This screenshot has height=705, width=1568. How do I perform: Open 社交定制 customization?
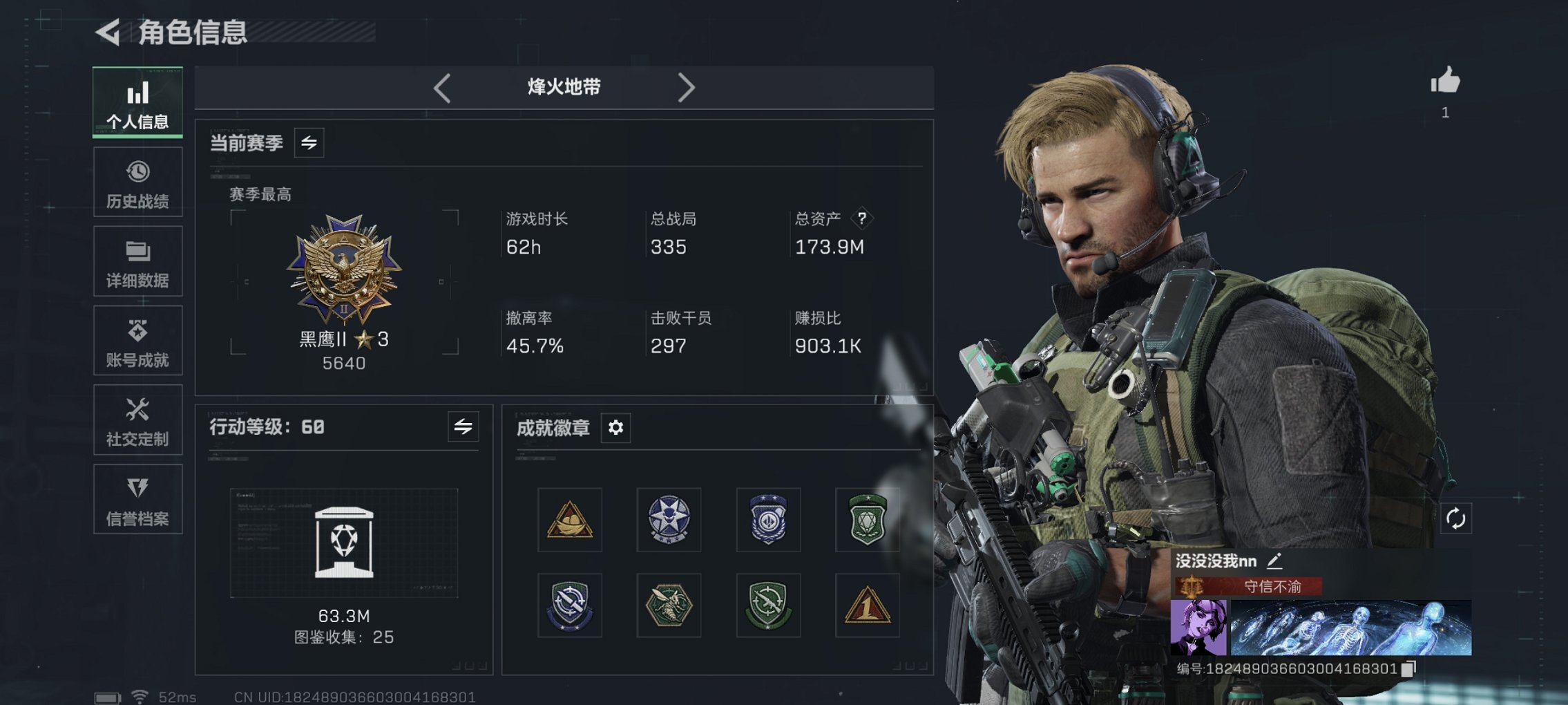click(137, 420)
